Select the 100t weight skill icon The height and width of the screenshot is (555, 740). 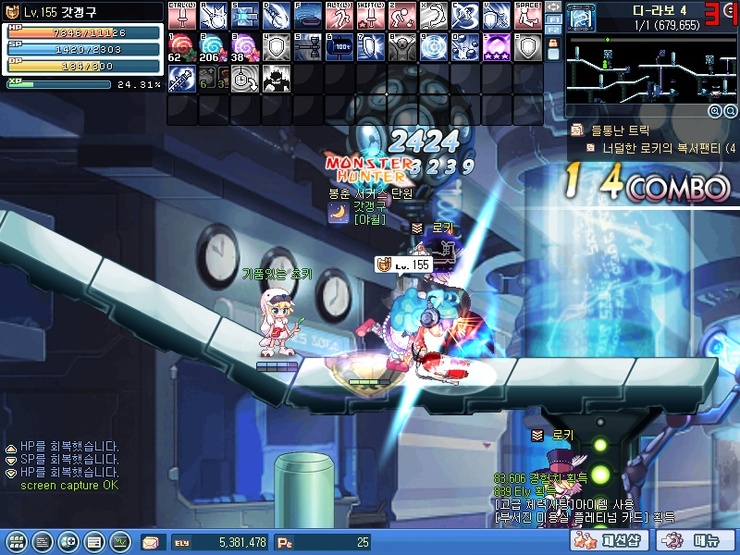[x=338, y=47]
